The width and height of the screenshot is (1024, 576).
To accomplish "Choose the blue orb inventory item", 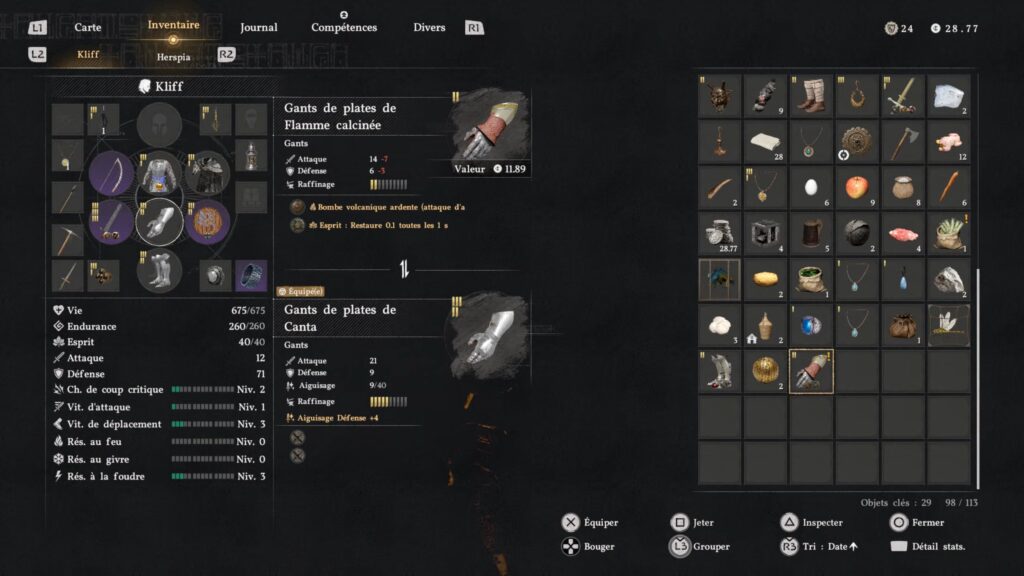I will (811, 325).
